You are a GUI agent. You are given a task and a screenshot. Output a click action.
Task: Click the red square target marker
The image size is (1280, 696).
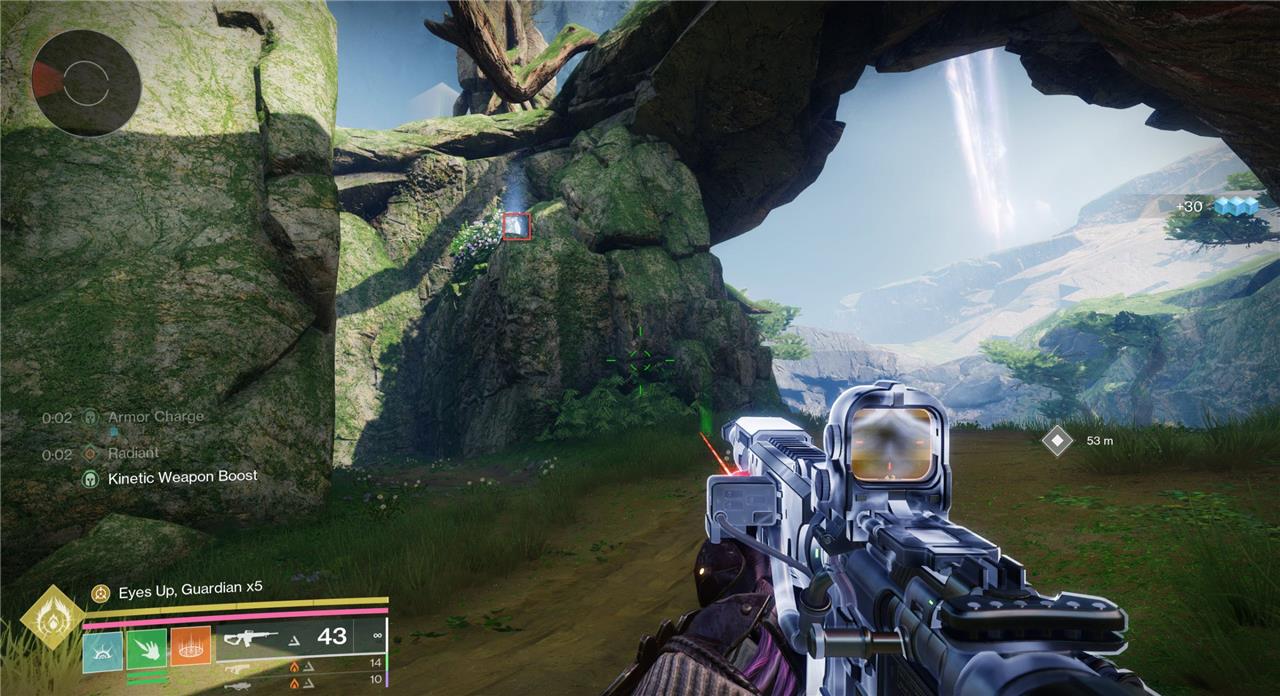click(516, 225)
